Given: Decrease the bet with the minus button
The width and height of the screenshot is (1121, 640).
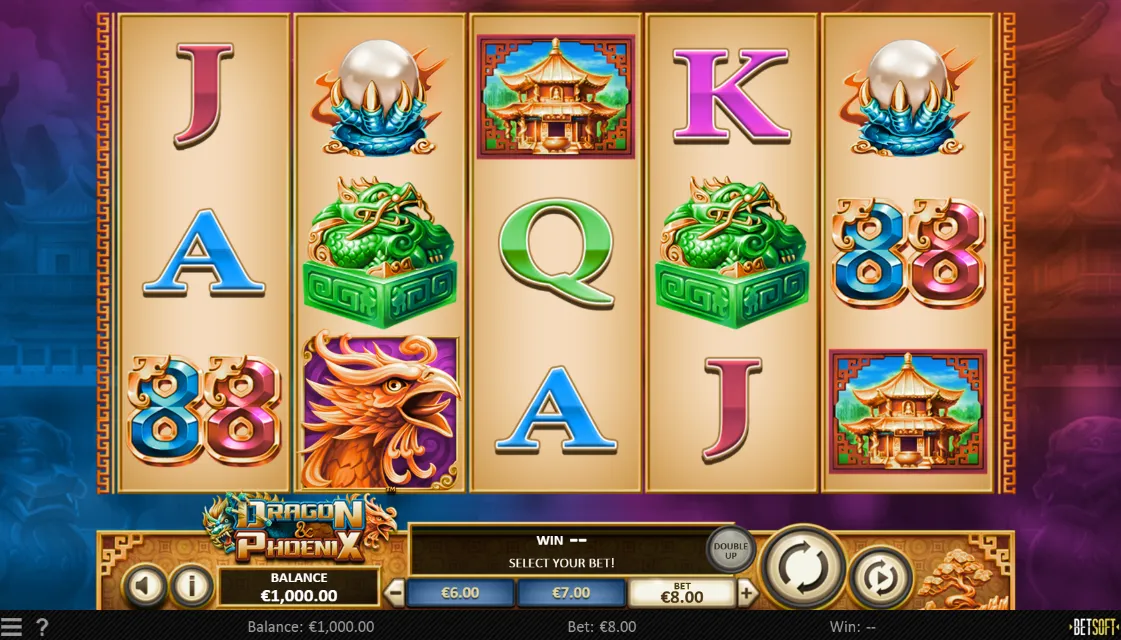Looking at the screenshot, I should 395,592.
